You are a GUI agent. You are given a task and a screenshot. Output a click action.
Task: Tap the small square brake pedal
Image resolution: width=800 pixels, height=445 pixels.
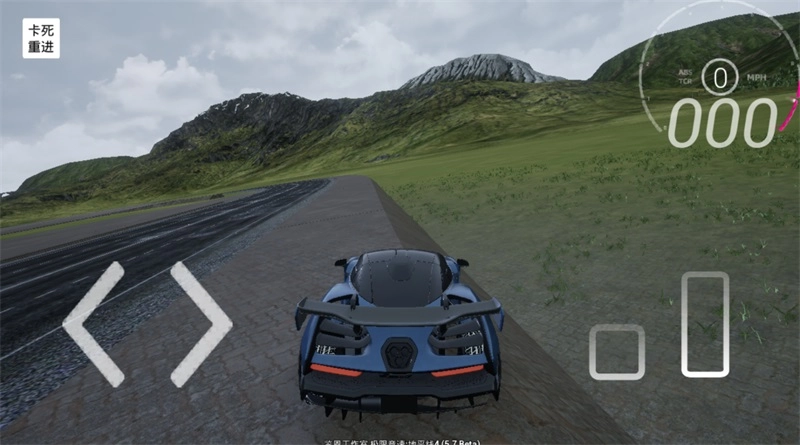616,352
